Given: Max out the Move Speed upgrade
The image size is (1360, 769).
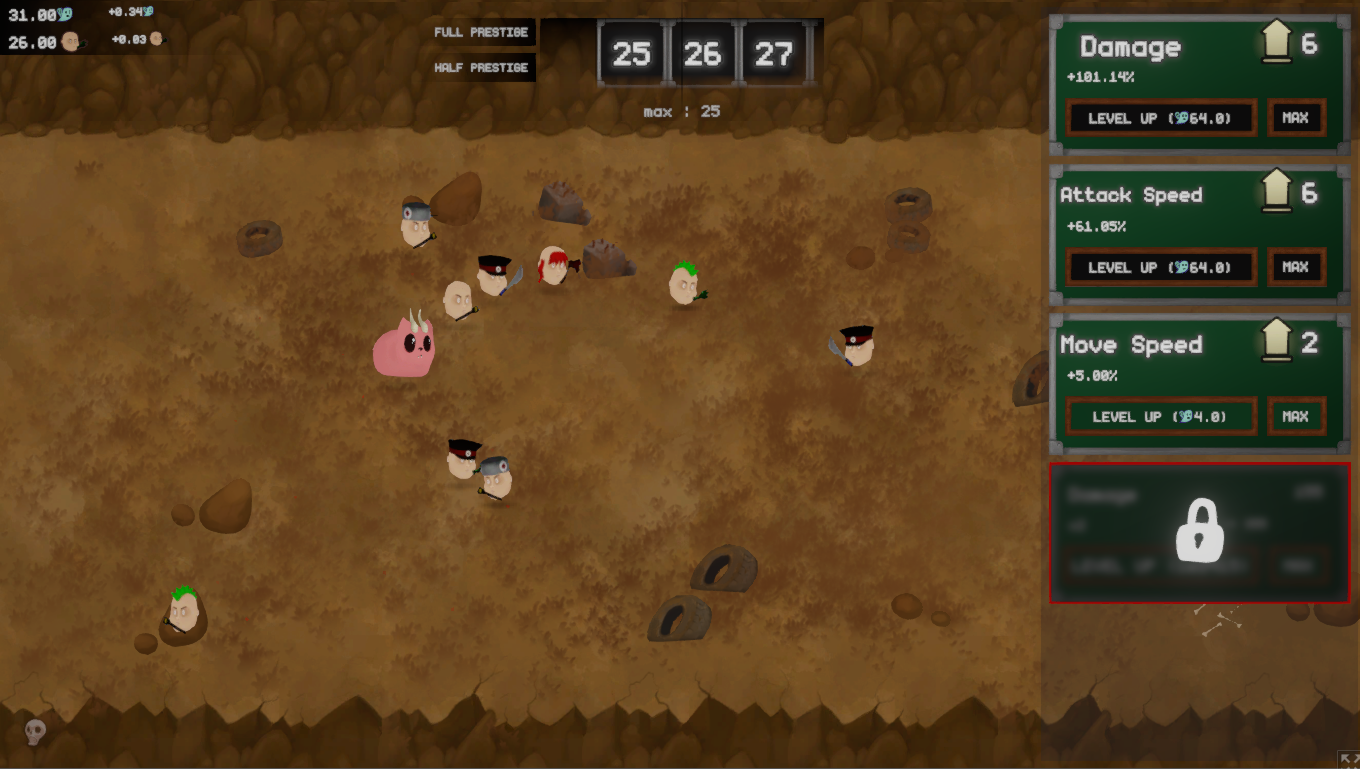Looking at the screenshot, I should [1296, 416].
